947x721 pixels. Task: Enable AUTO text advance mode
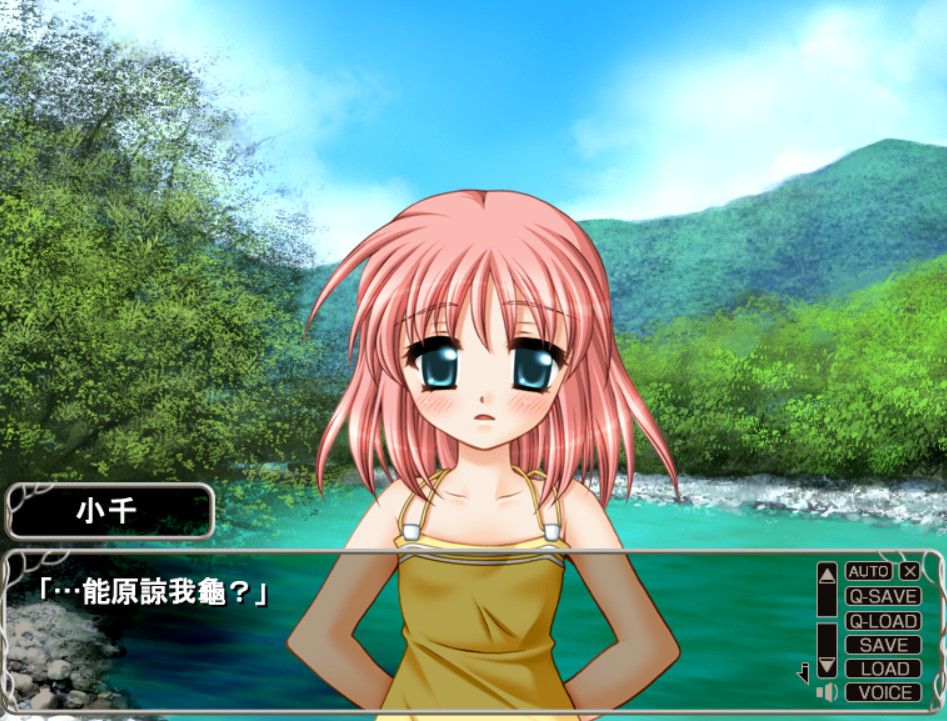pyautogui.click(x=868, y=572)
